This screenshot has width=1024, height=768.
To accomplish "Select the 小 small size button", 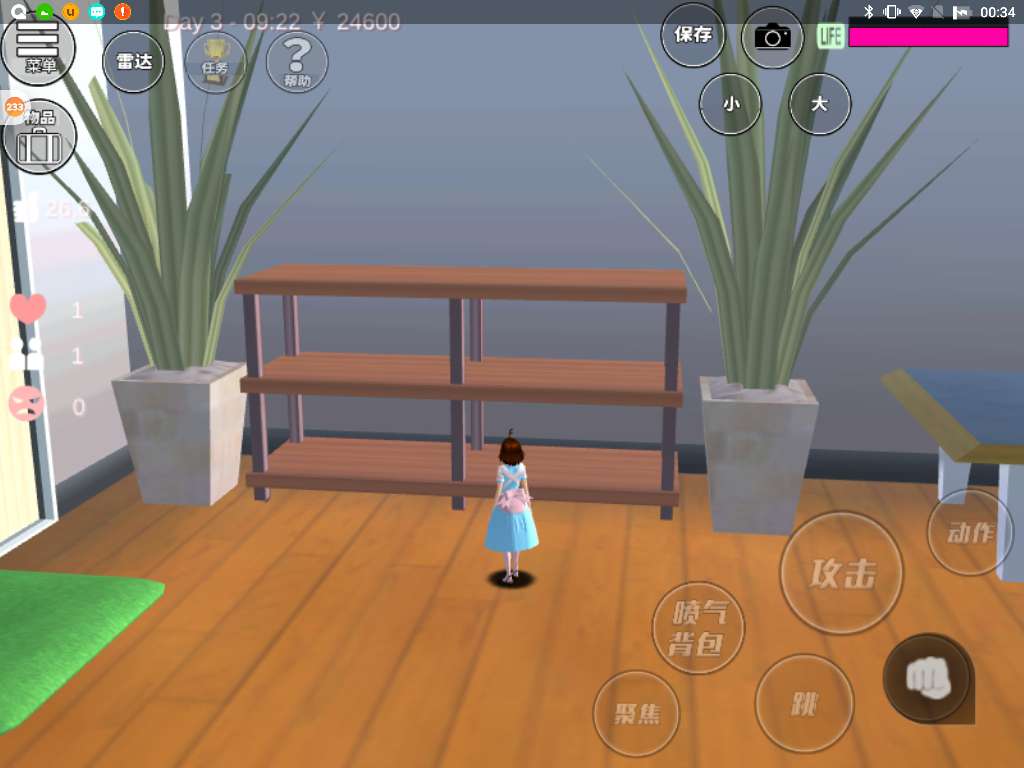I will (x=730, y=103).
